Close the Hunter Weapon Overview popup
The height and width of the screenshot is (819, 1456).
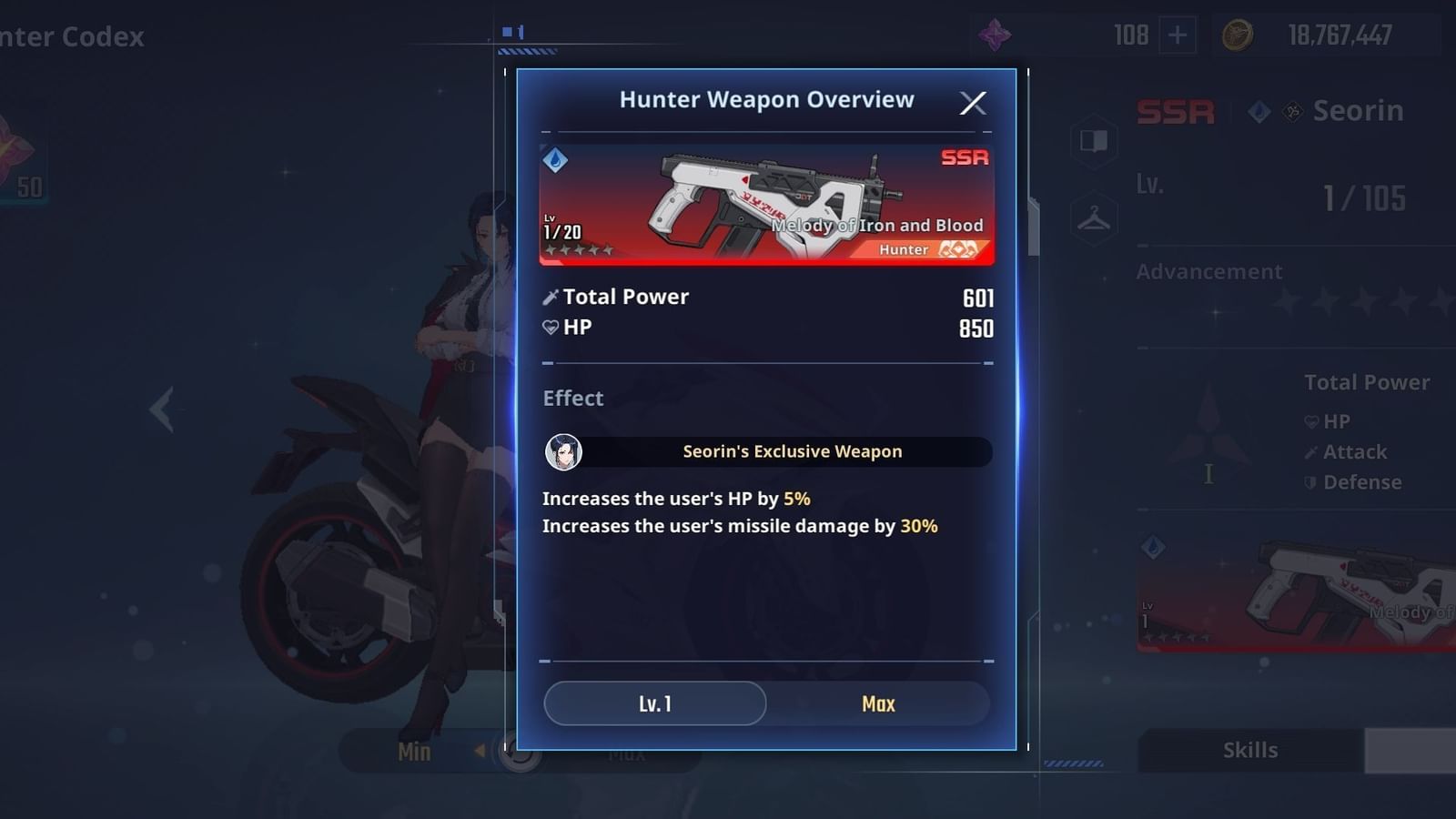coord(973,103)
